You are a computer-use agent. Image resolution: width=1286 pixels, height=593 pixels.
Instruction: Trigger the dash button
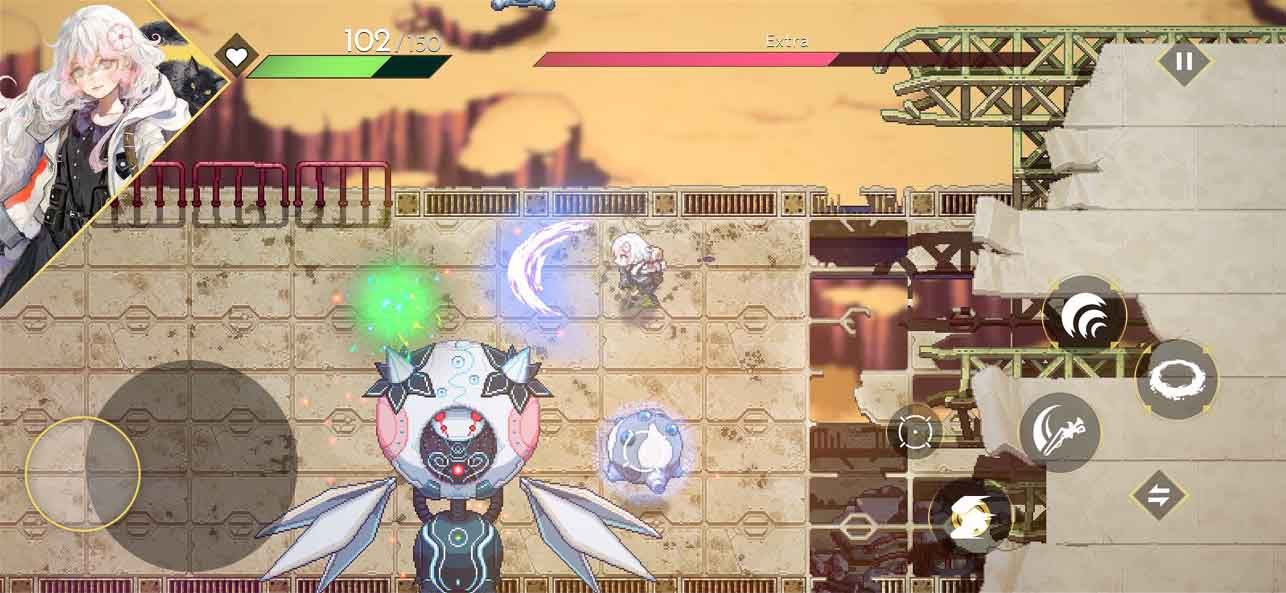pyautogui.click(x=971, y=517)
